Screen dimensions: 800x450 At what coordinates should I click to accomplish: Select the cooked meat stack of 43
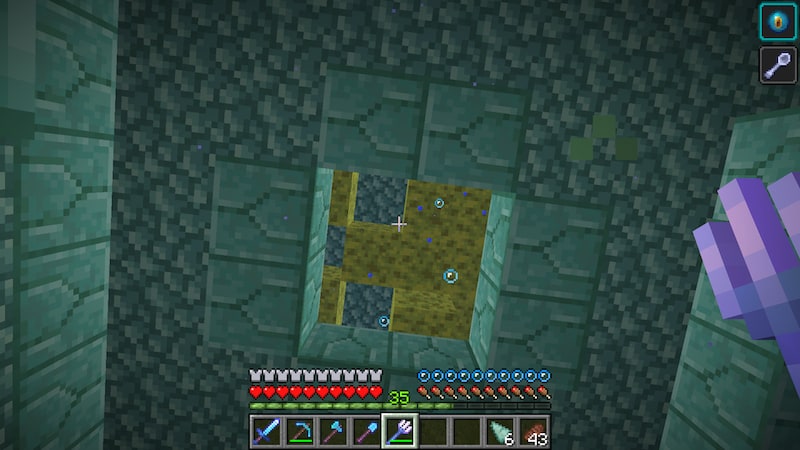pos(534,432)
